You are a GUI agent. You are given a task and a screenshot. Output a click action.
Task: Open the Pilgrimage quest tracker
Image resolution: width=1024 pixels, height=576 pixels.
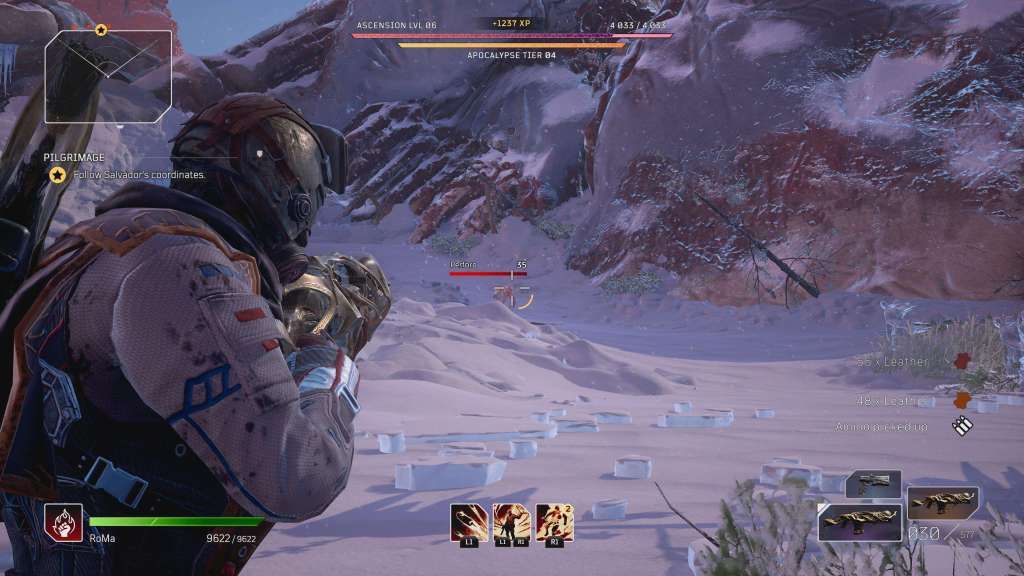74,157
